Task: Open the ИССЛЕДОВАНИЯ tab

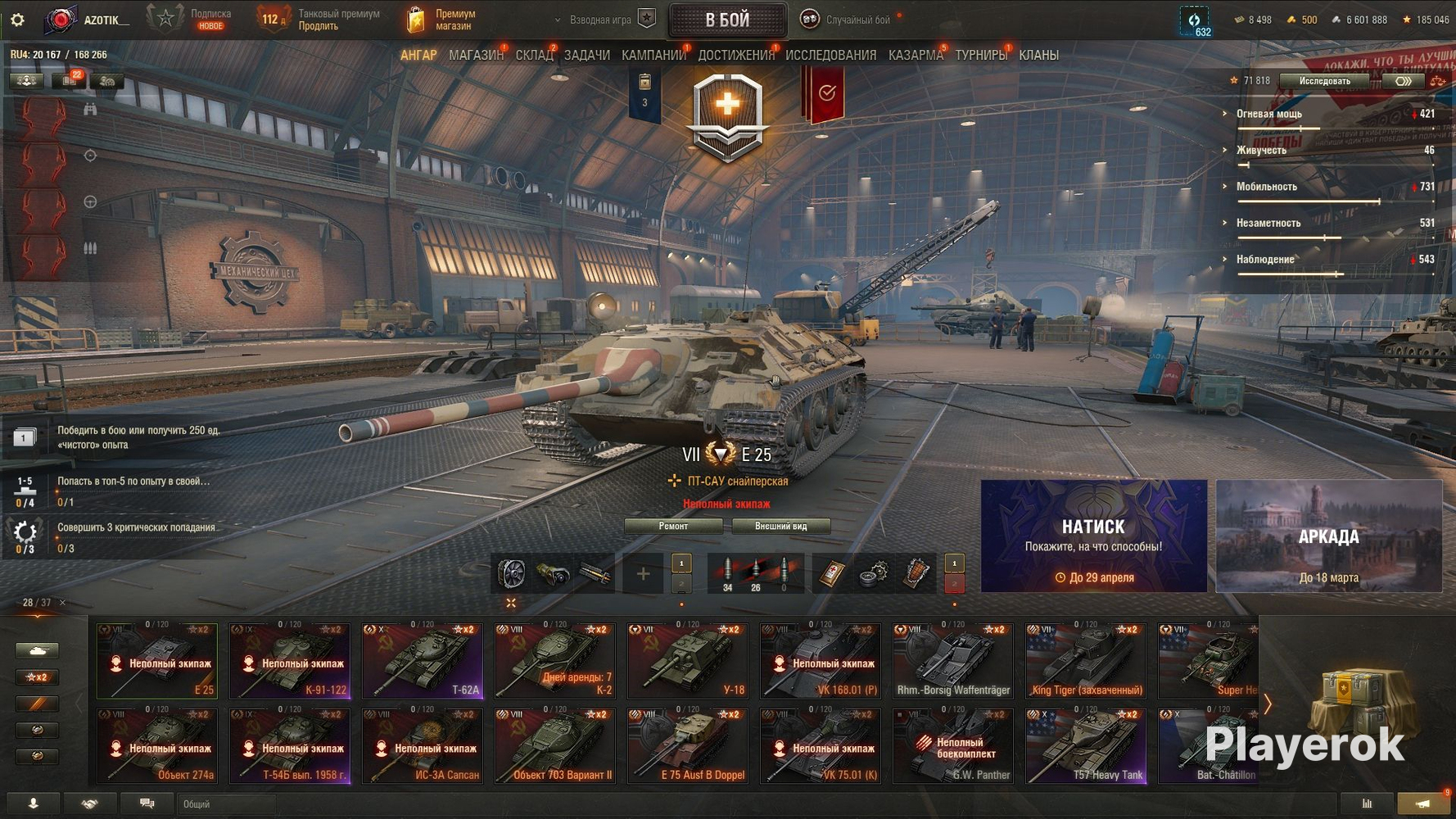Action: click(830, 55)
